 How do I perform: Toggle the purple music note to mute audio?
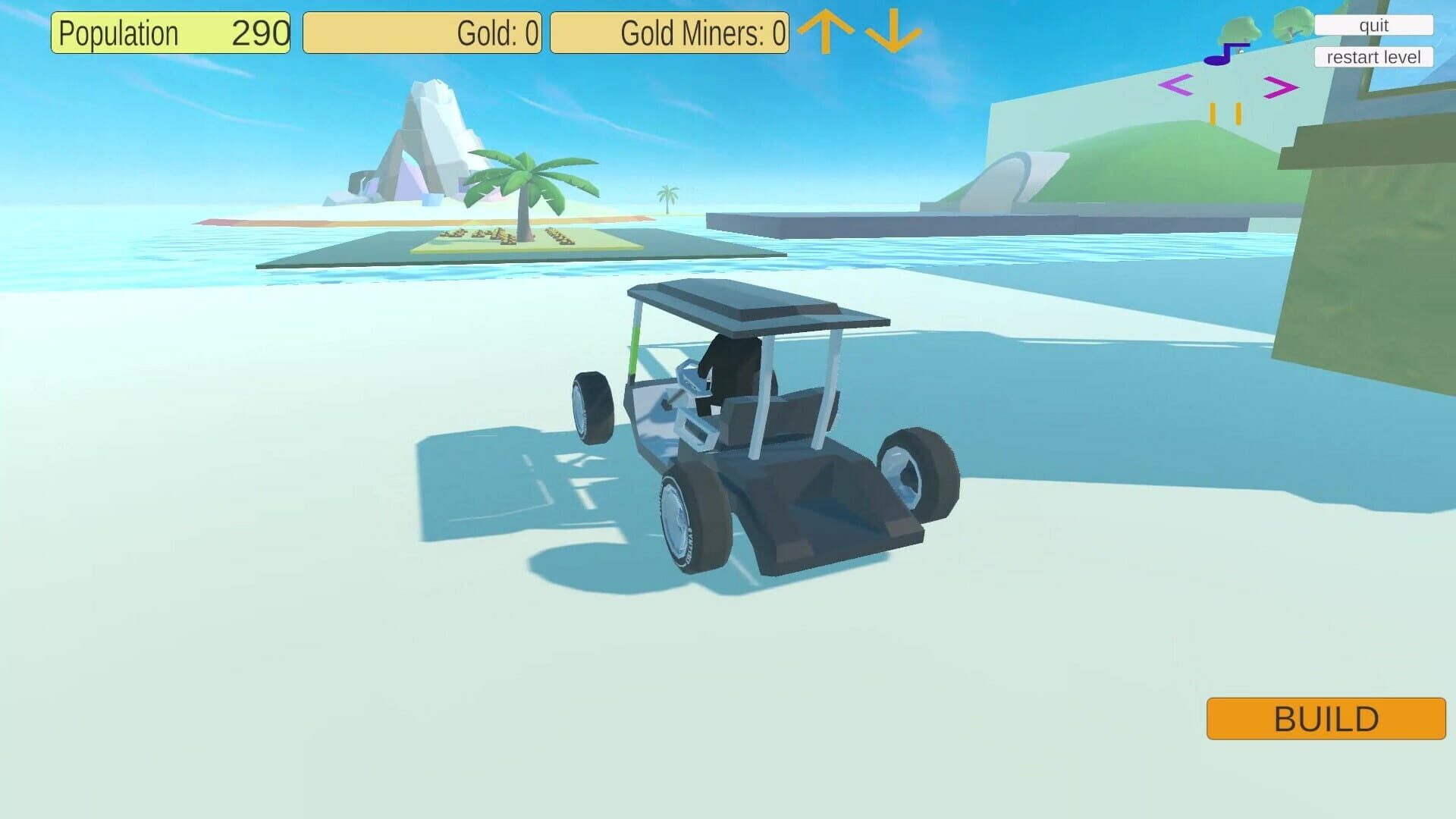click(1221, 57)
